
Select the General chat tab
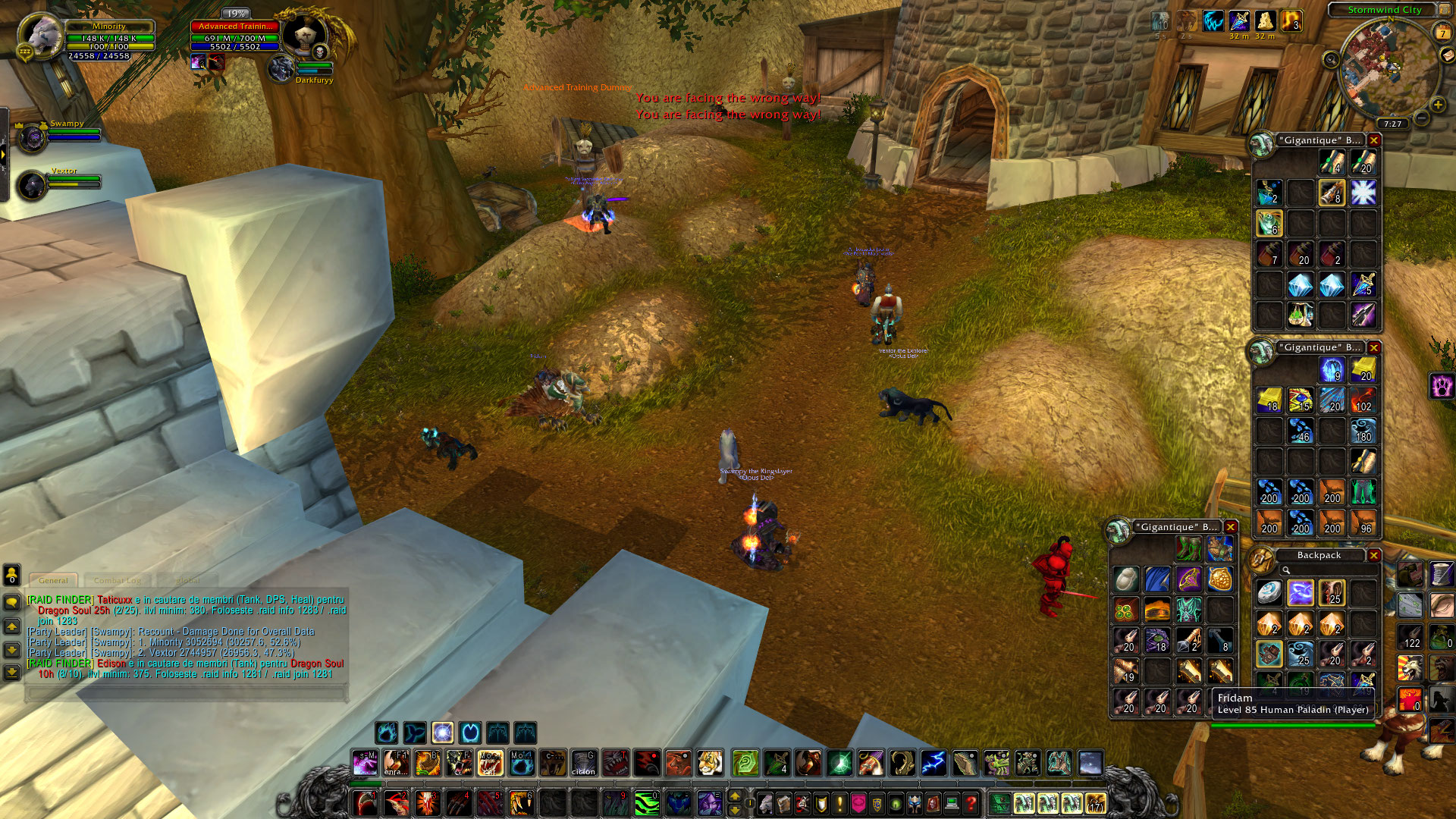pyautogui.click(x=53, y=580)
